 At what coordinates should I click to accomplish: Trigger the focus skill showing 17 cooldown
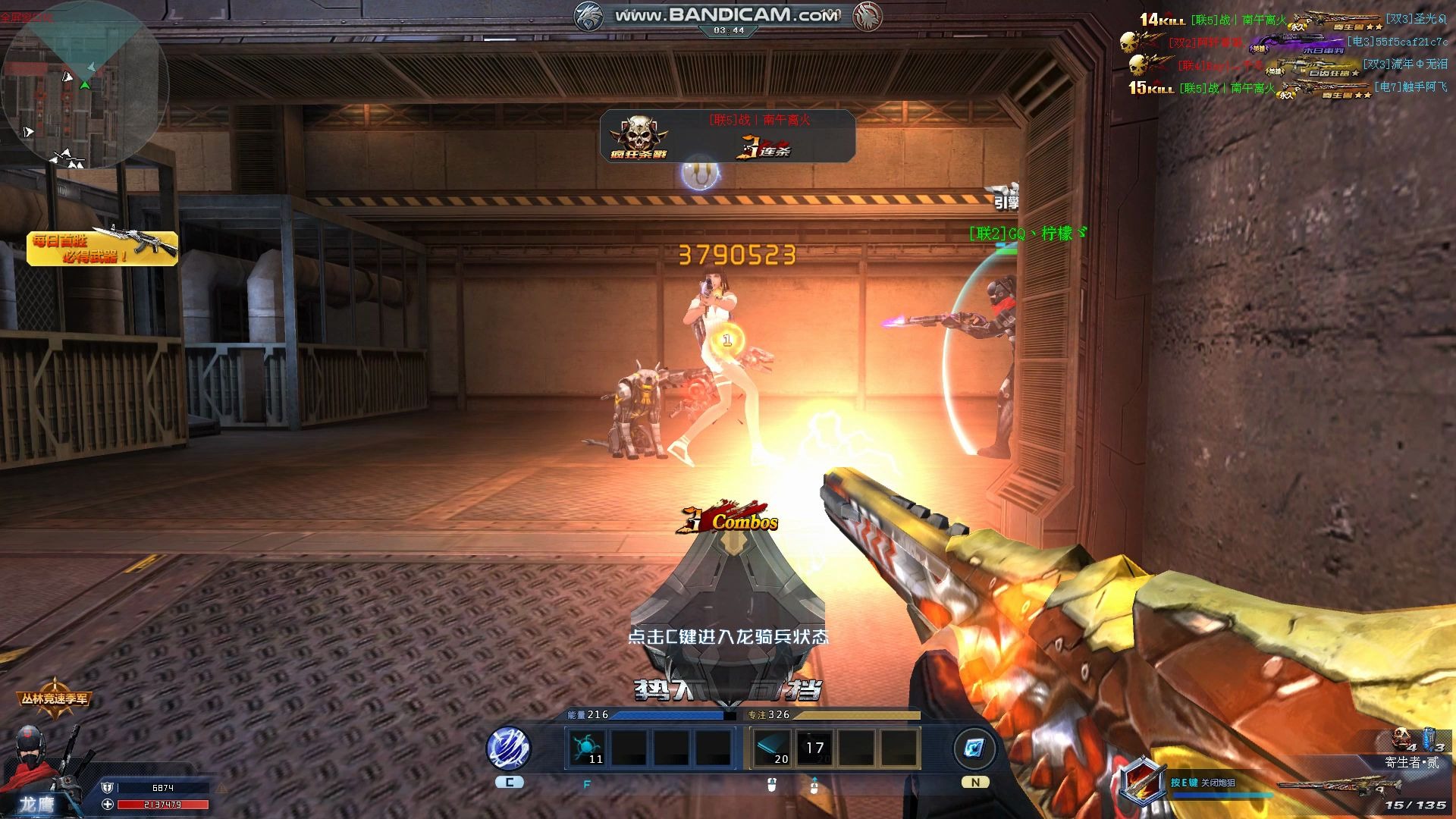(814, 748)
